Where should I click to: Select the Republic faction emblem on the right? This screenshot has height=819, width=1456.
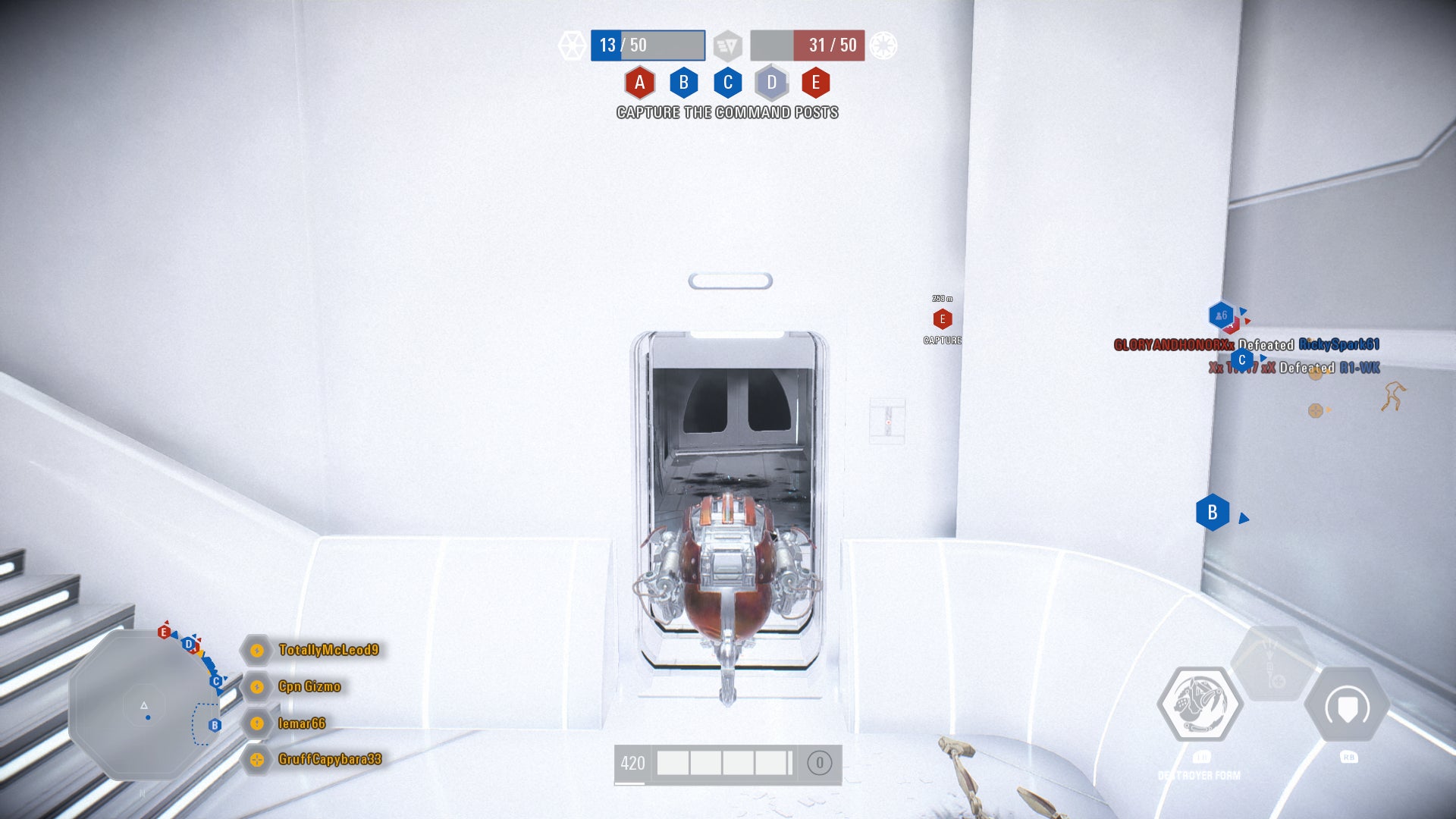click(883, 45)
